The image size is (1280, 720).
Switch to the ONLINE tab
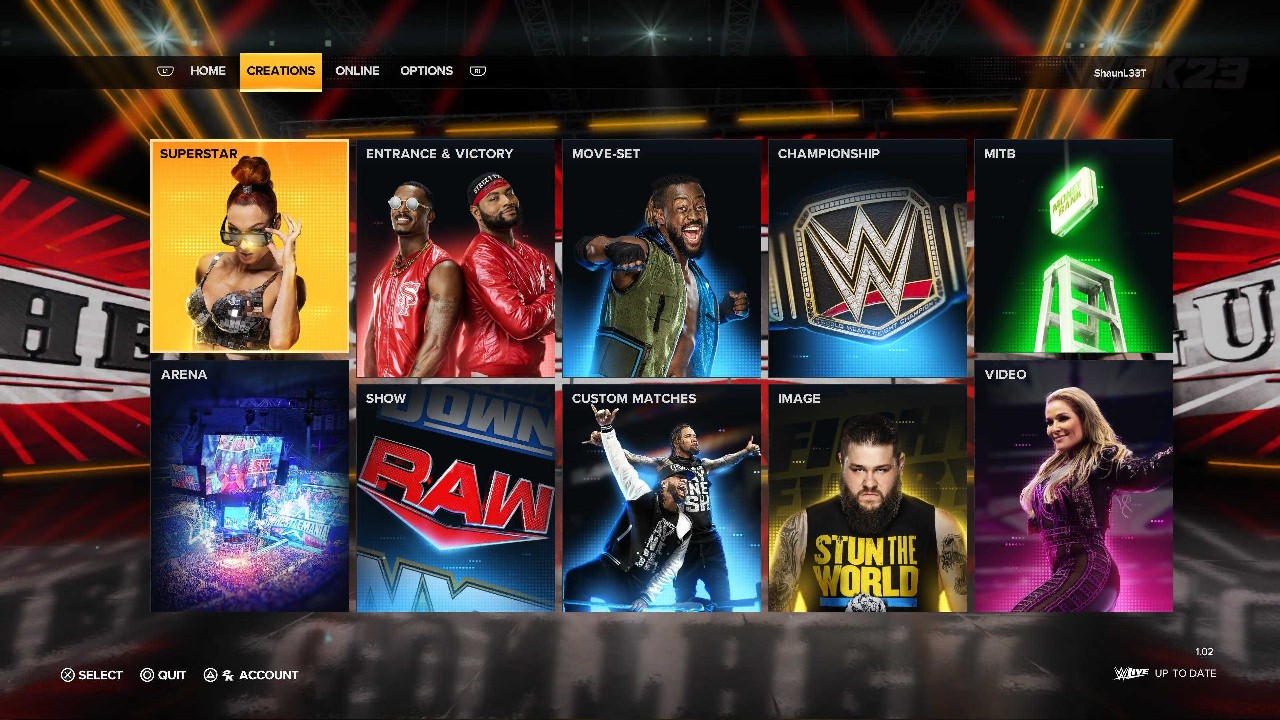click(x=357, y=70)
